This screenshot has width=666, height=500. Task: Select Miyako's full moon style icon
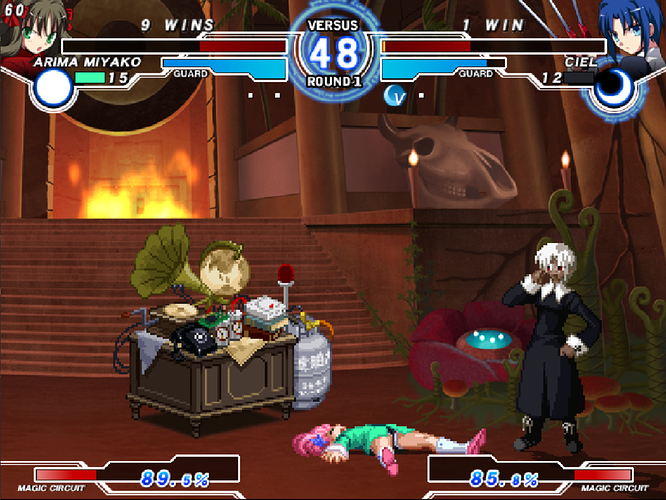point(52,90)
